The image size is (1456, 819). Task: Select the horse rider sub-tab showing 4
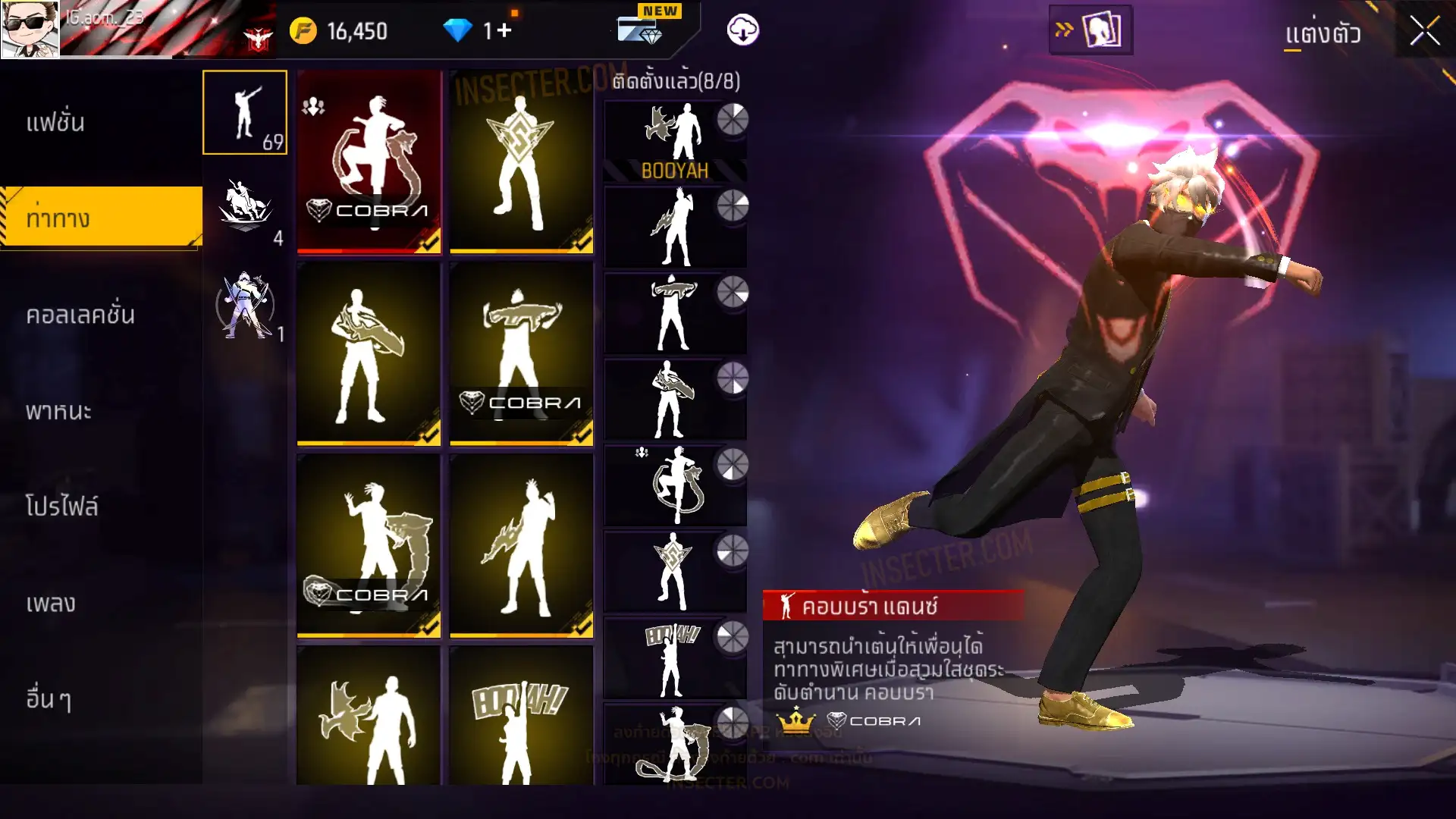[245, 209]
